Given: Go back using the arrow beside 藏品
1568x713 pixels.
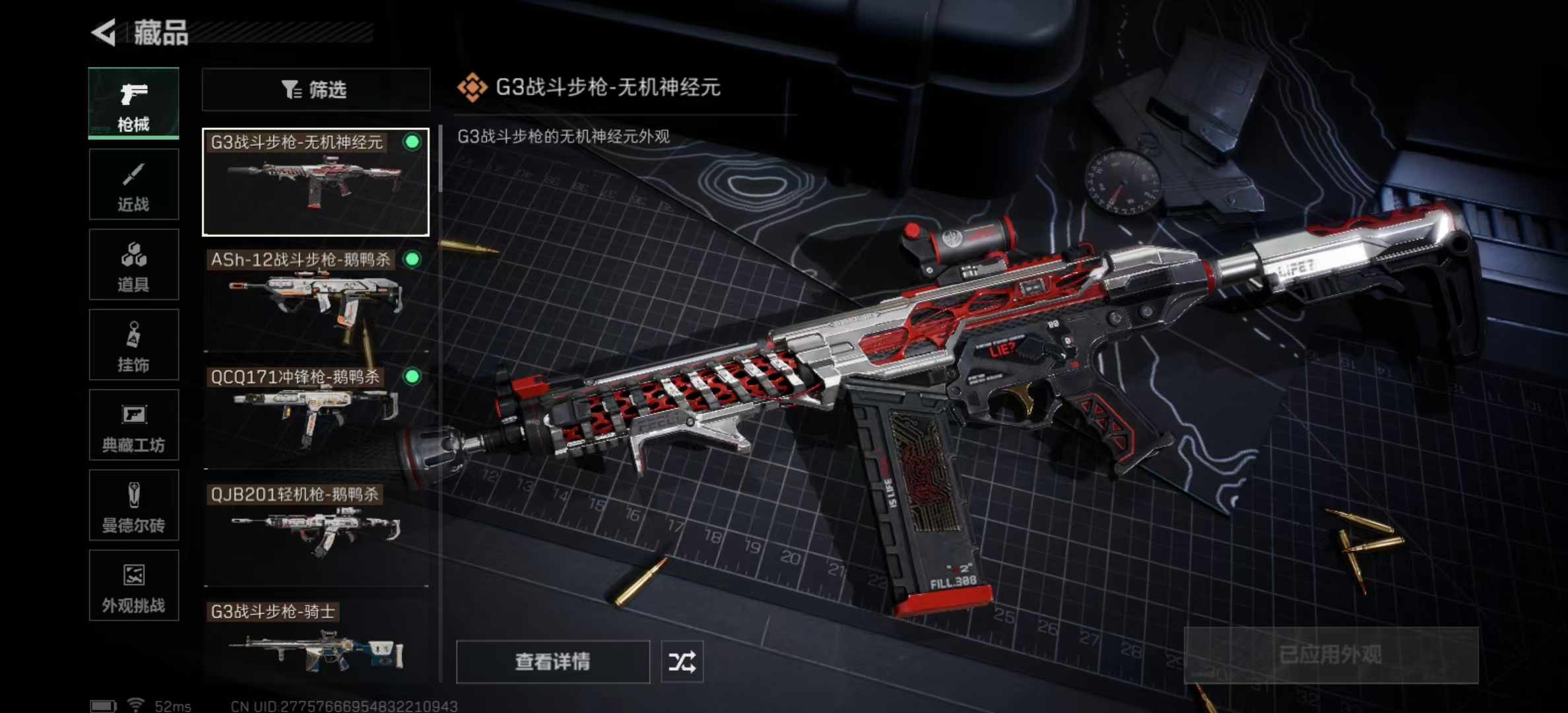Looking at the screenshot, I should pos(104,32).
